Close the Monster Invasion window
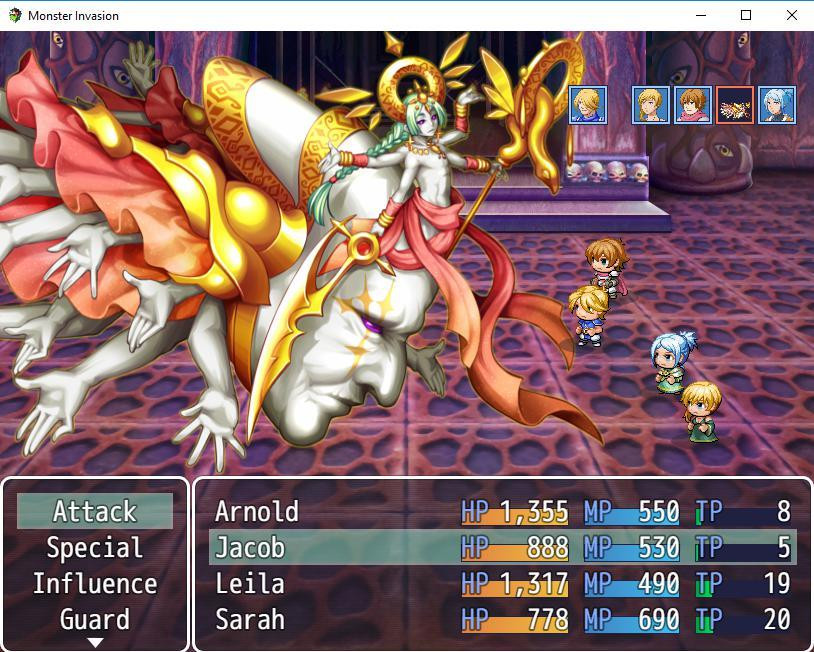This screenshot has width=814, height=652. 791,15
